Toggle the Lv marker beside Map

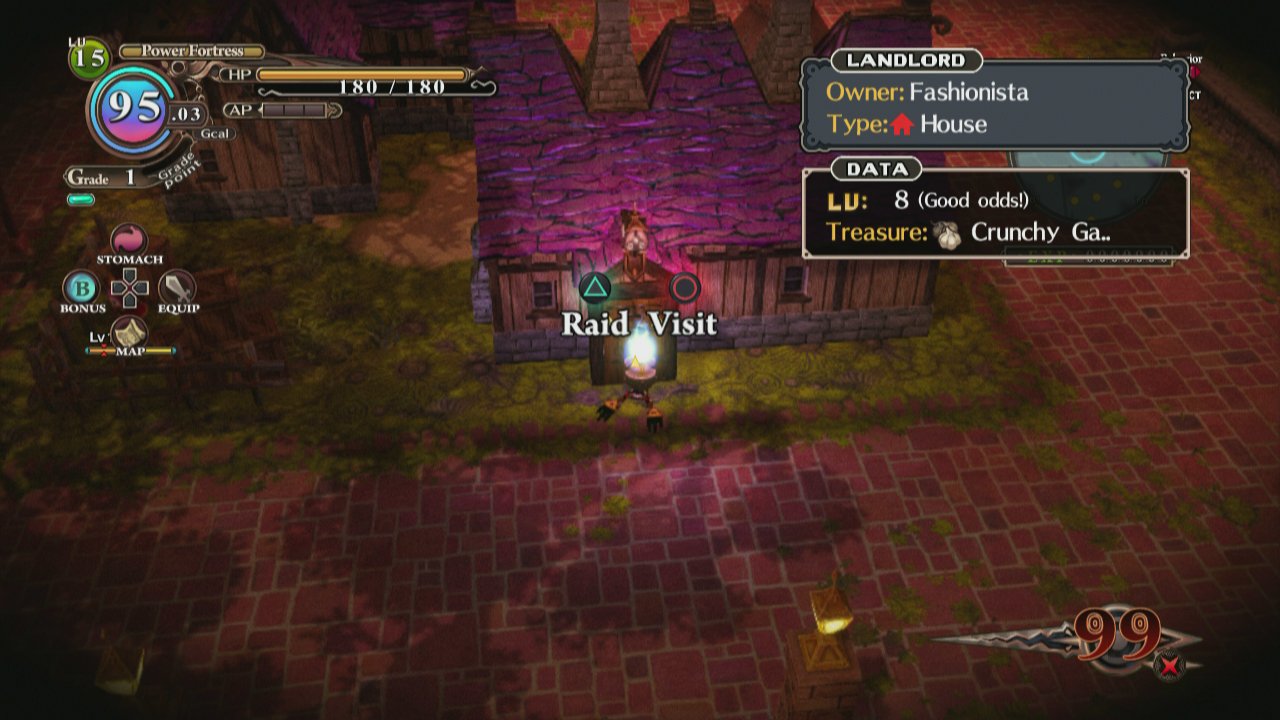point(99,339)
